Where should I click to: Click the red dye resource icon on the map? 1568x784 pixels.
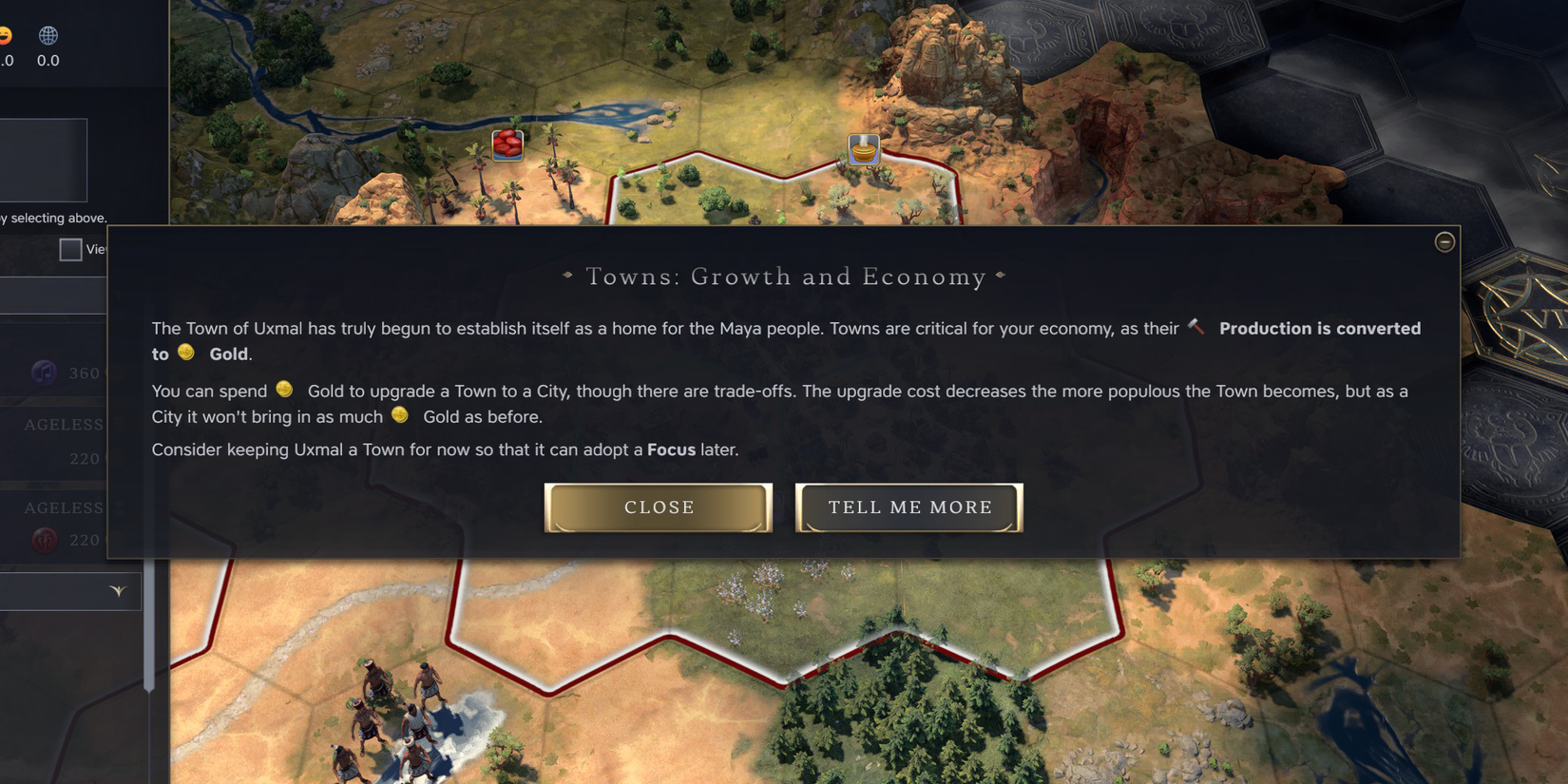(x=507, y=144)
